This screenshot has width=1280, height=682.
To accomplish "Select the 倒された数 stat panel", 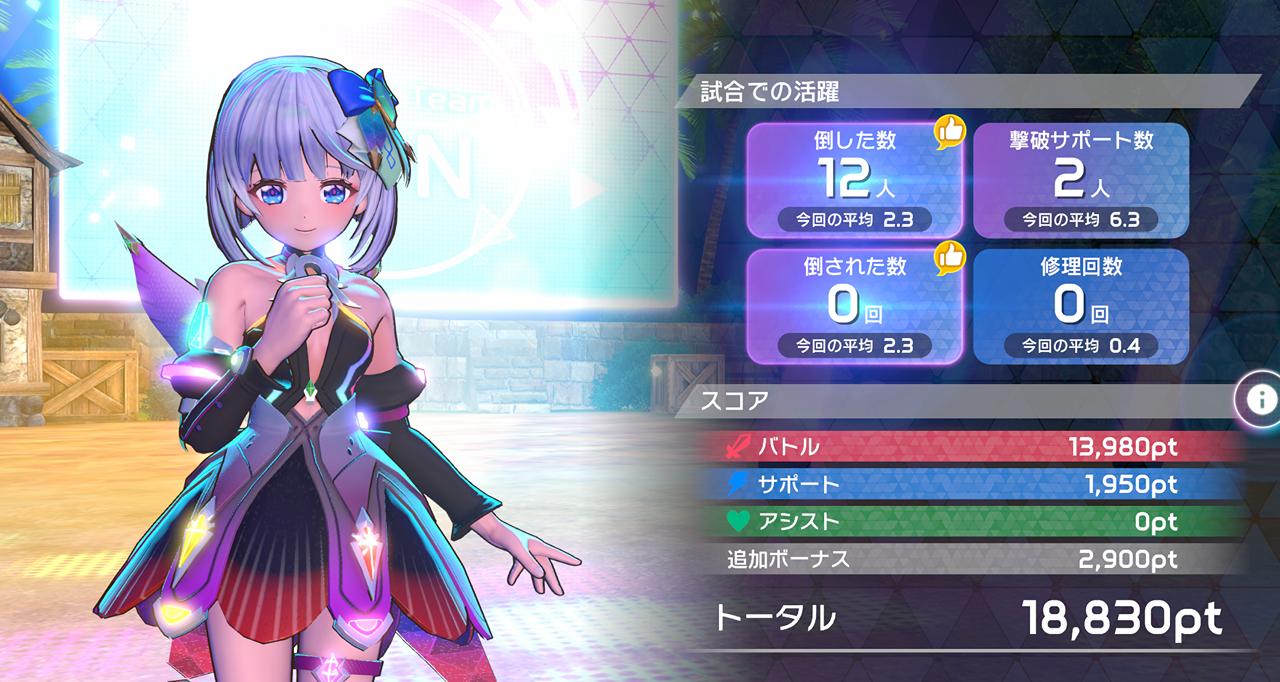I will tap(855, 306).
